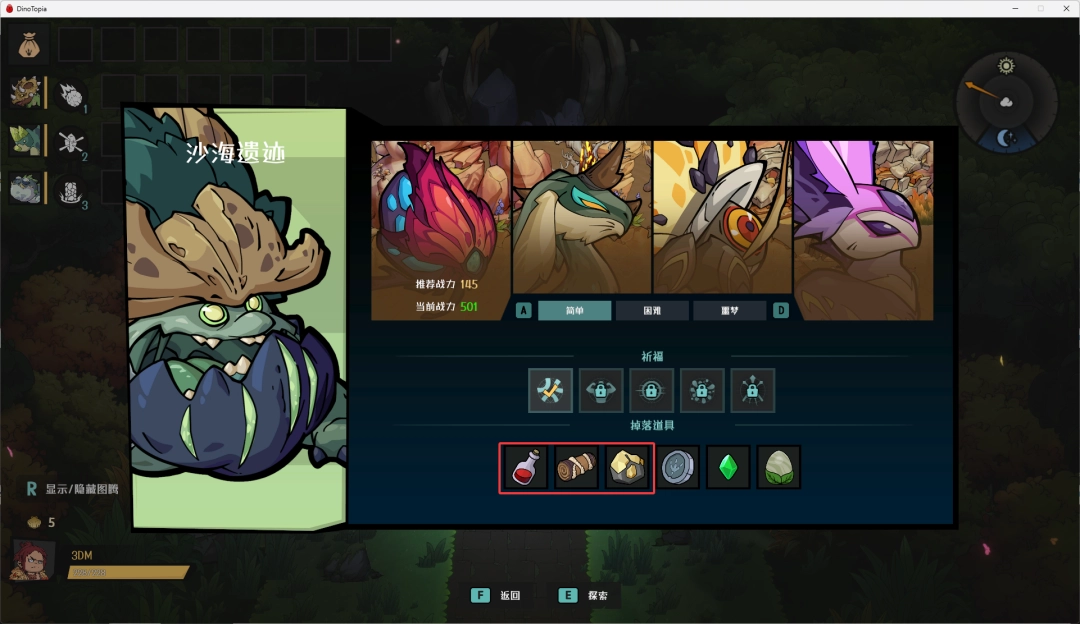Switch to the 困难 difficulty tab

coord(652,310)
